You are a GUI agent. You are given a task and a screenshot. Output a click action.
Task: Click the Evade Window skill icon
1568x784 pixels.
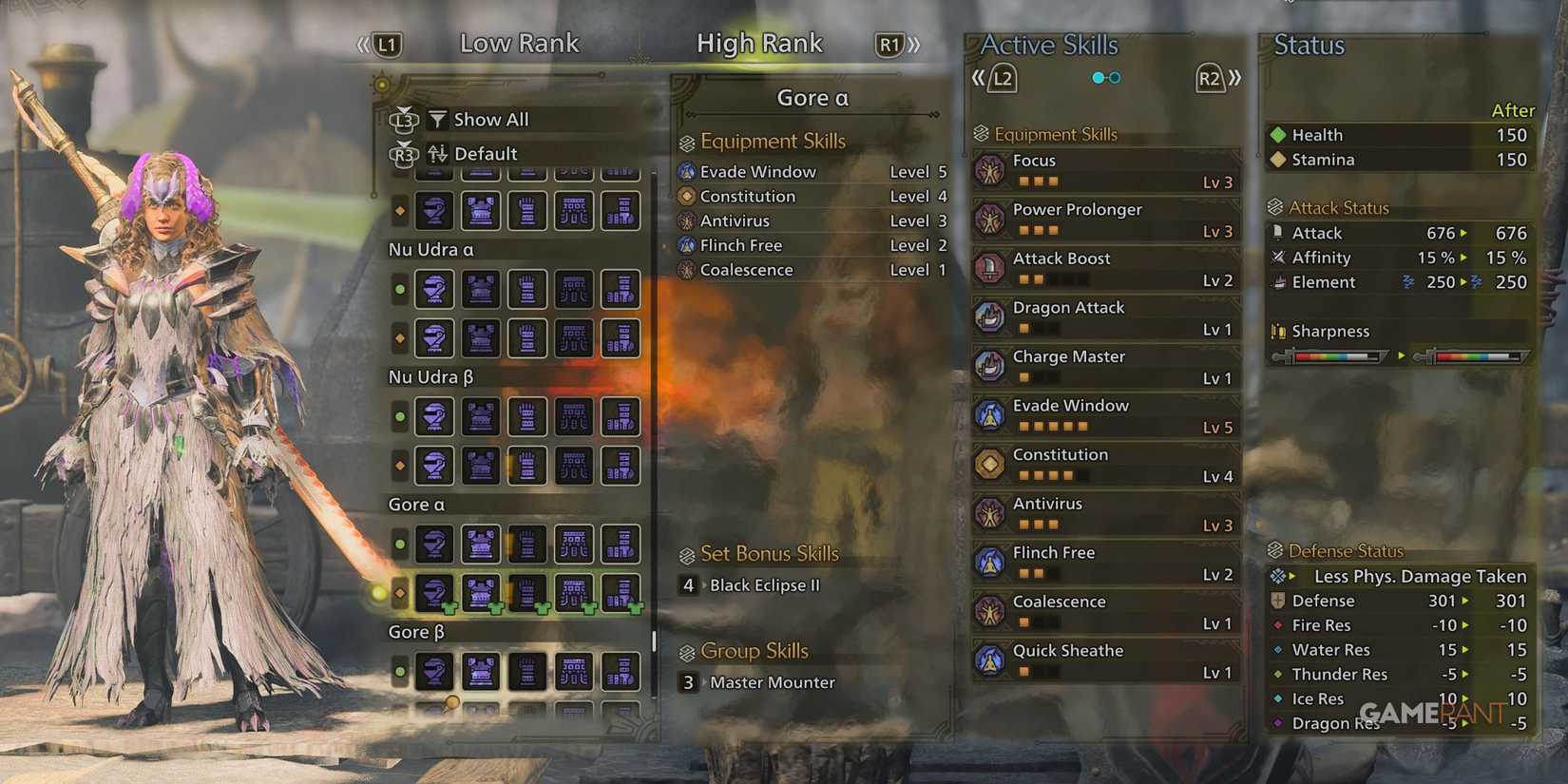tap(991, 414)
